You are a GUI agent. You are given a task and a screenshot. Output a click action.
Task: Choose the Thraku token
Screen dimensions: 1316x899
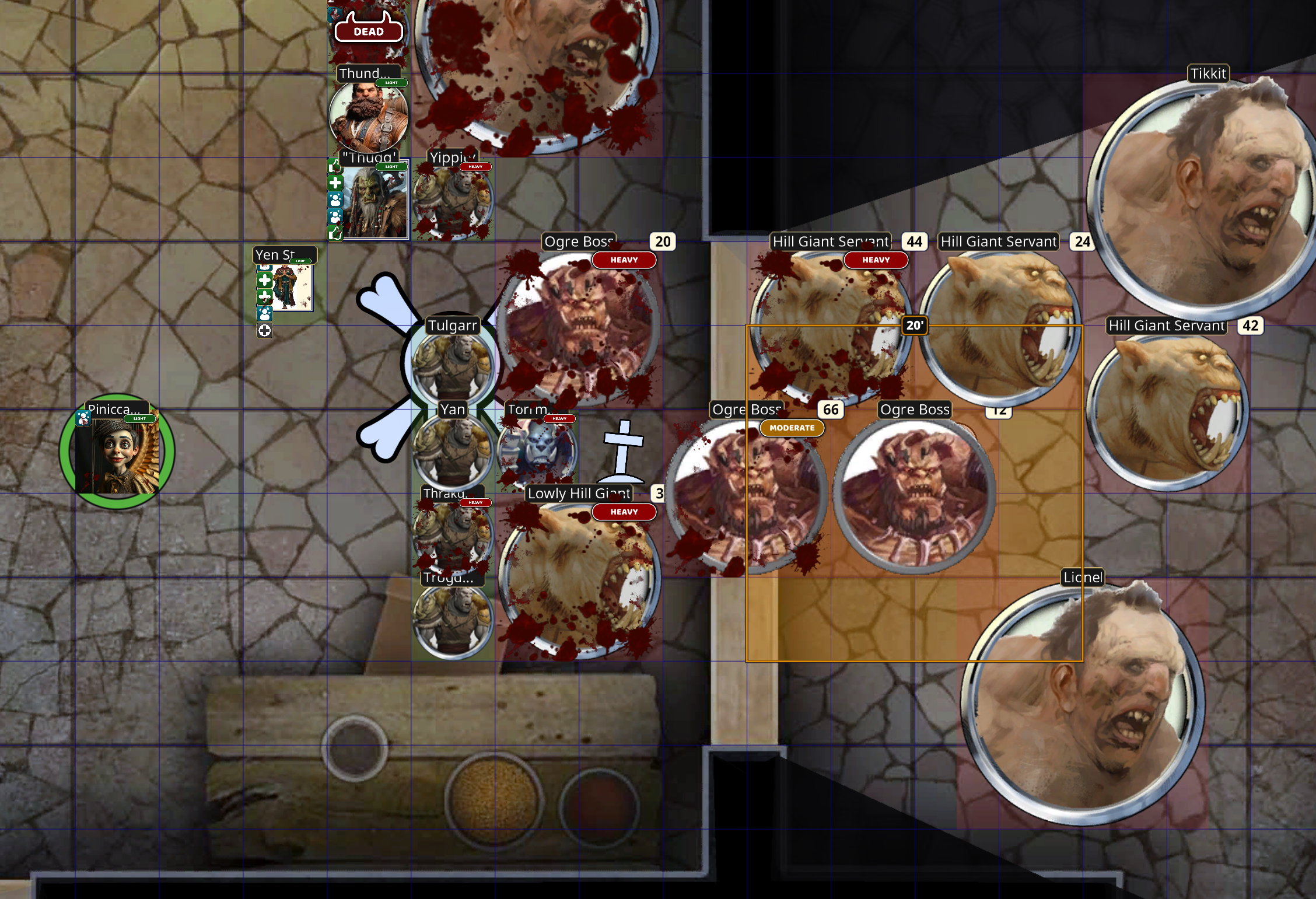pyautogui.click(x=453, y=534)
